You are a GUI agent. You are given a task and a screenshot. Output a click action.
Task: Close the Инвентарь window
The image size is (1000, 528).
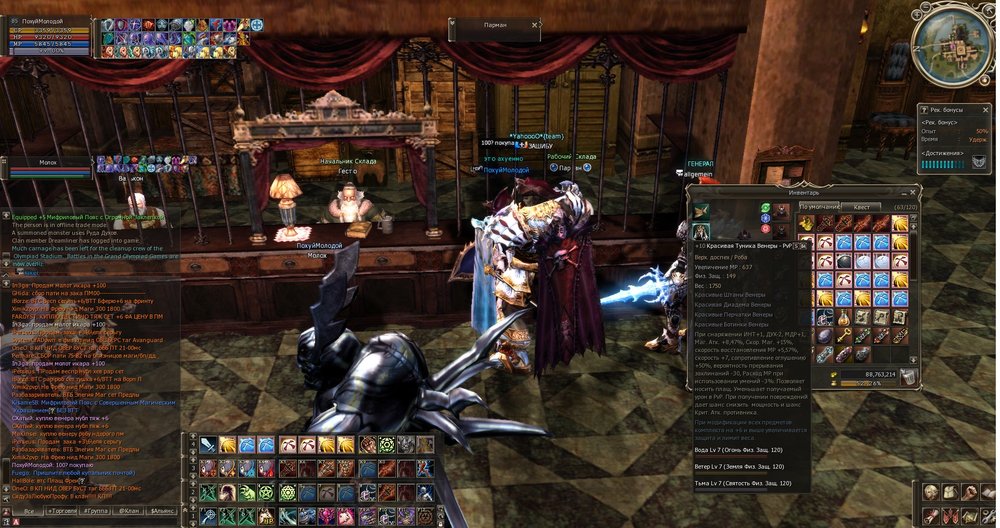point(911,191)
